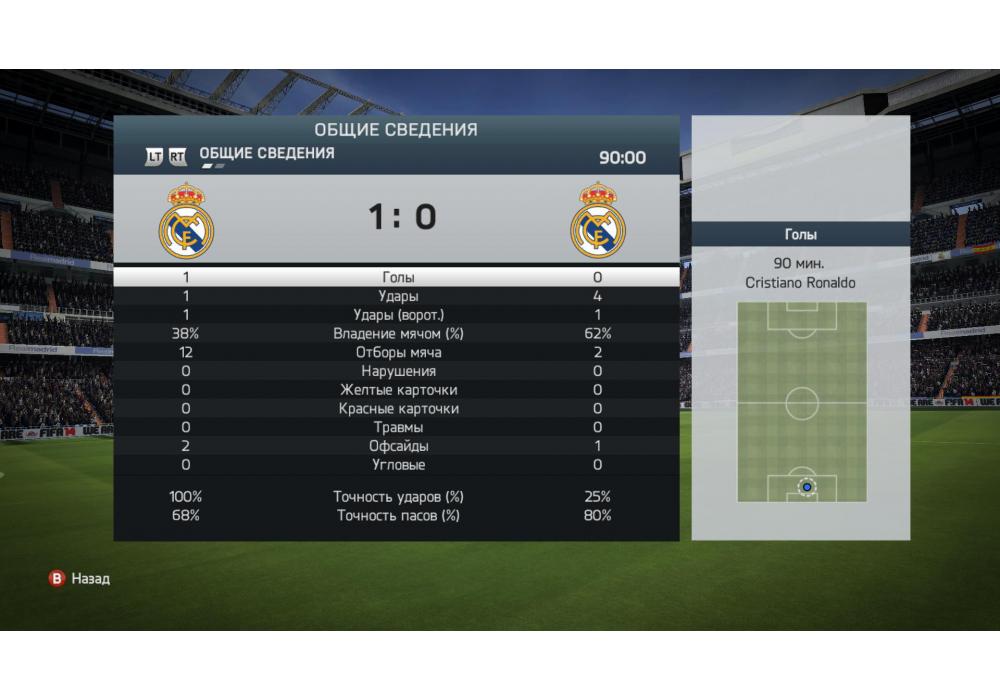Image resolution: width=1000 pixels, height=700 pixels.
Task: Go back with the Назад label
Action: 90,578
